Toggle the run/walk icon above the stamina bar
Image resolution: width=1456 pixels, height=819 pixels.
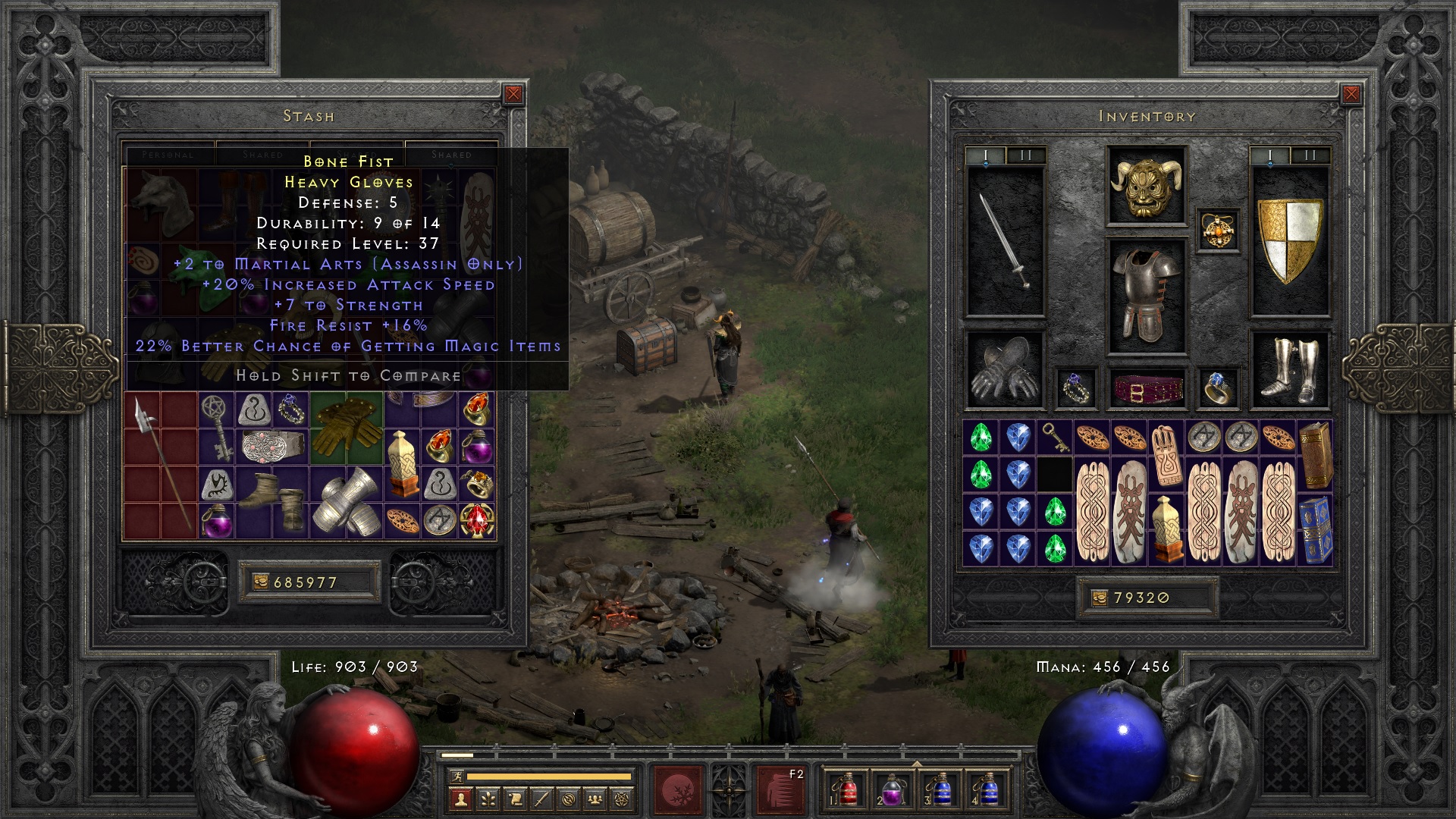tap(457, 777)
